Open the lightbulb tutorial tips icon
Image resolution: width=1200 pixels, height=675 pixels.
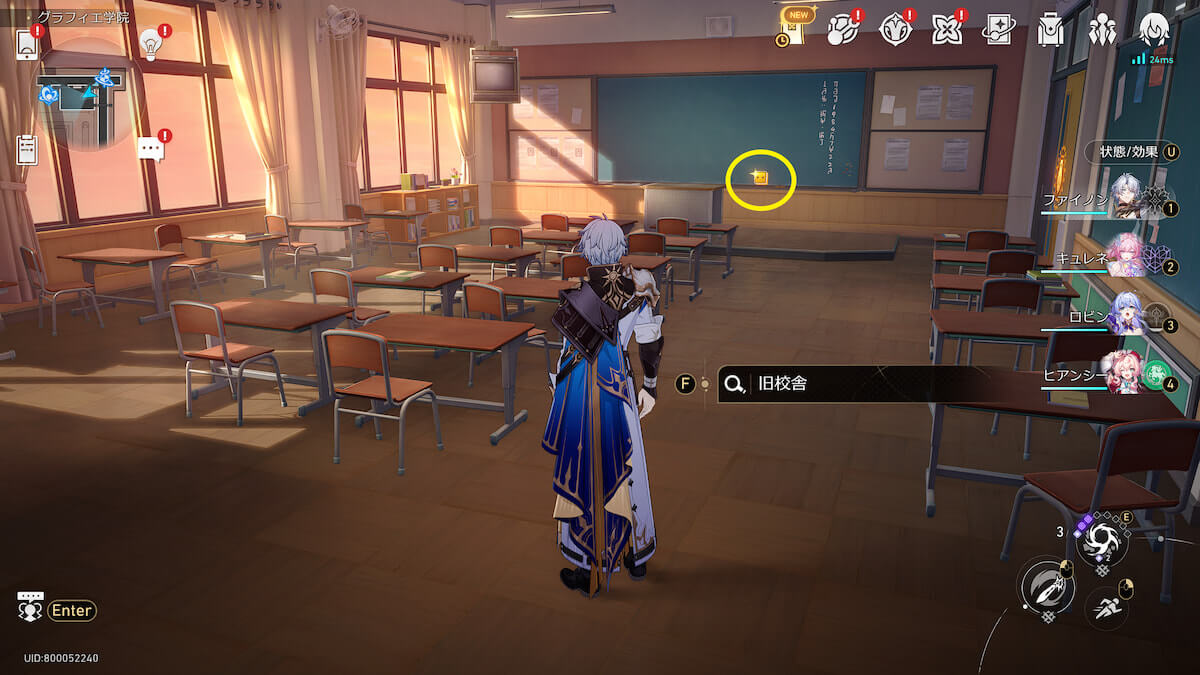click(151, 43)
